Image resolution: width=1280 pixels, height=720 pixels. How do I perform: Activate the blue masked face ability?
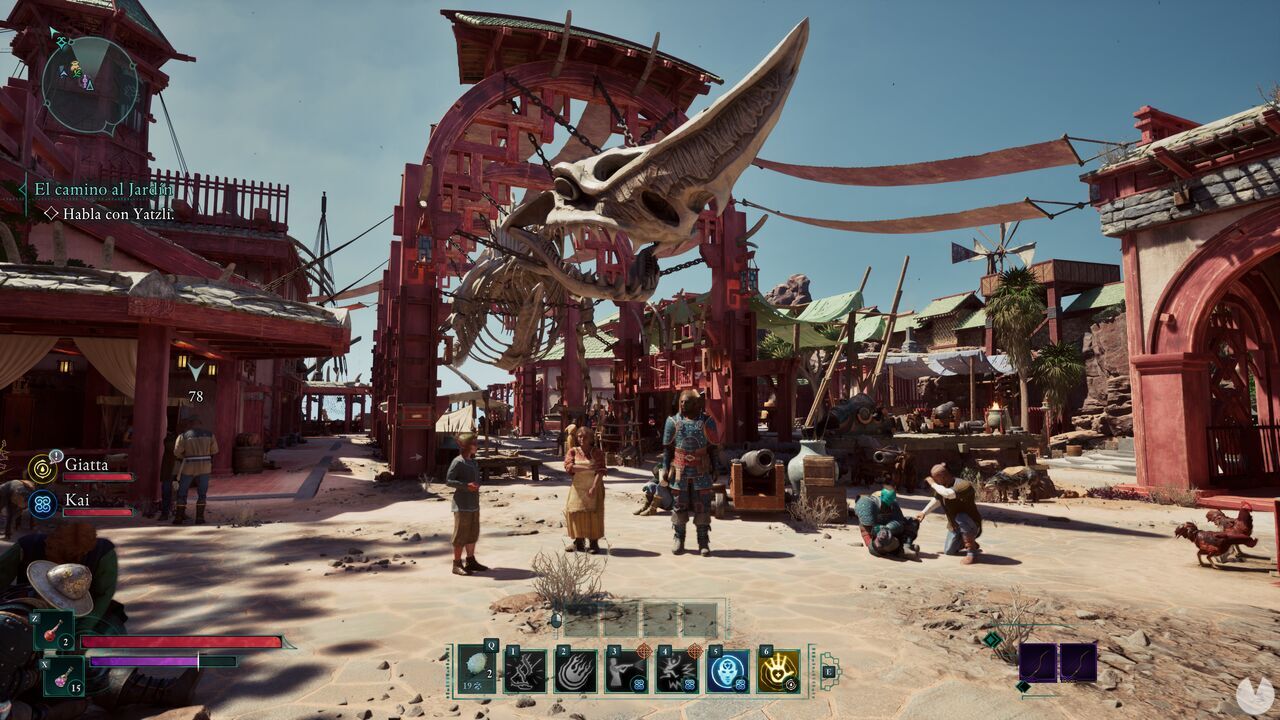pos(727,671)
